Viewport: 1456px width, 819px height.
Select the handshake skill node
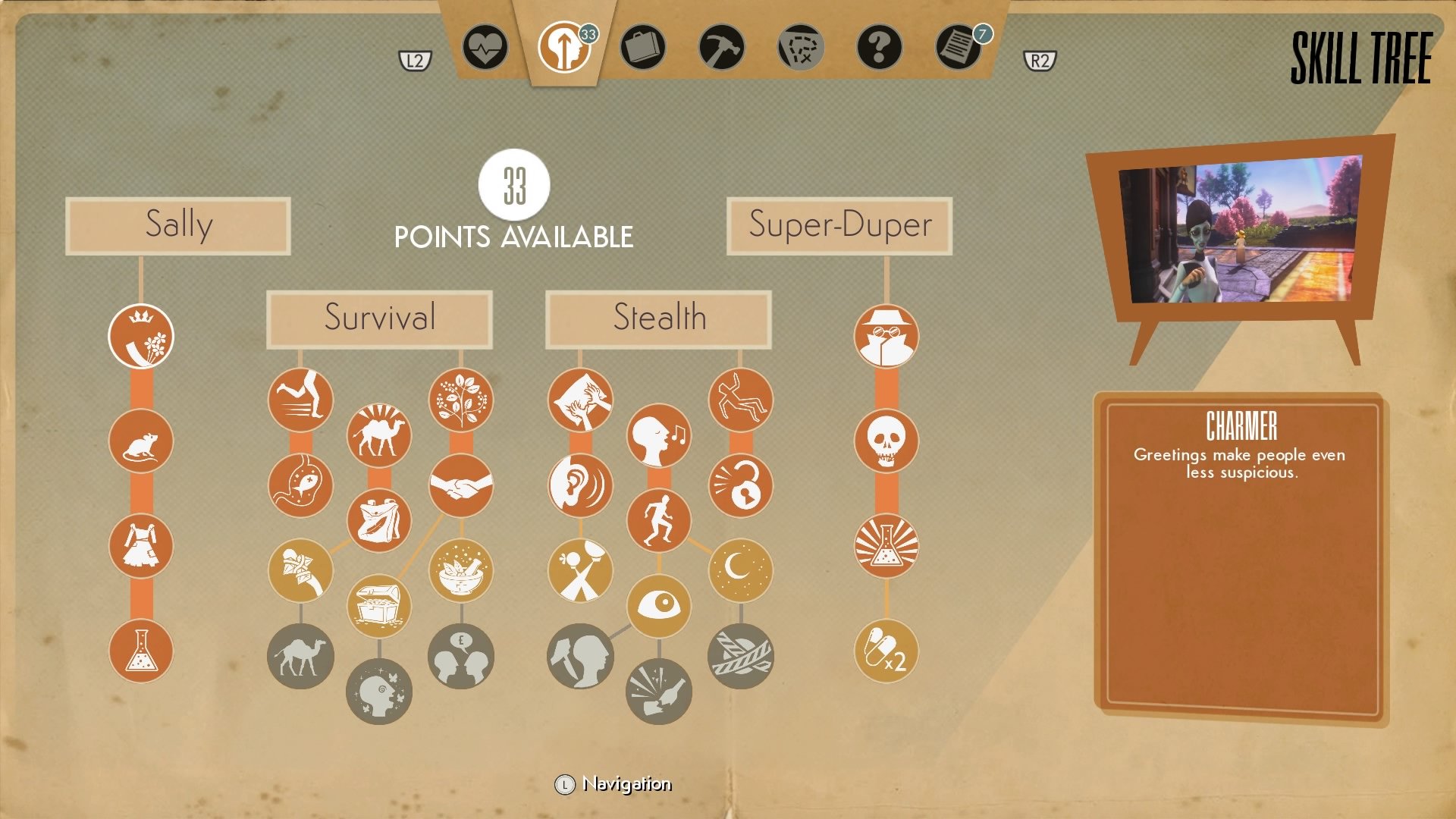coord(460,486)
